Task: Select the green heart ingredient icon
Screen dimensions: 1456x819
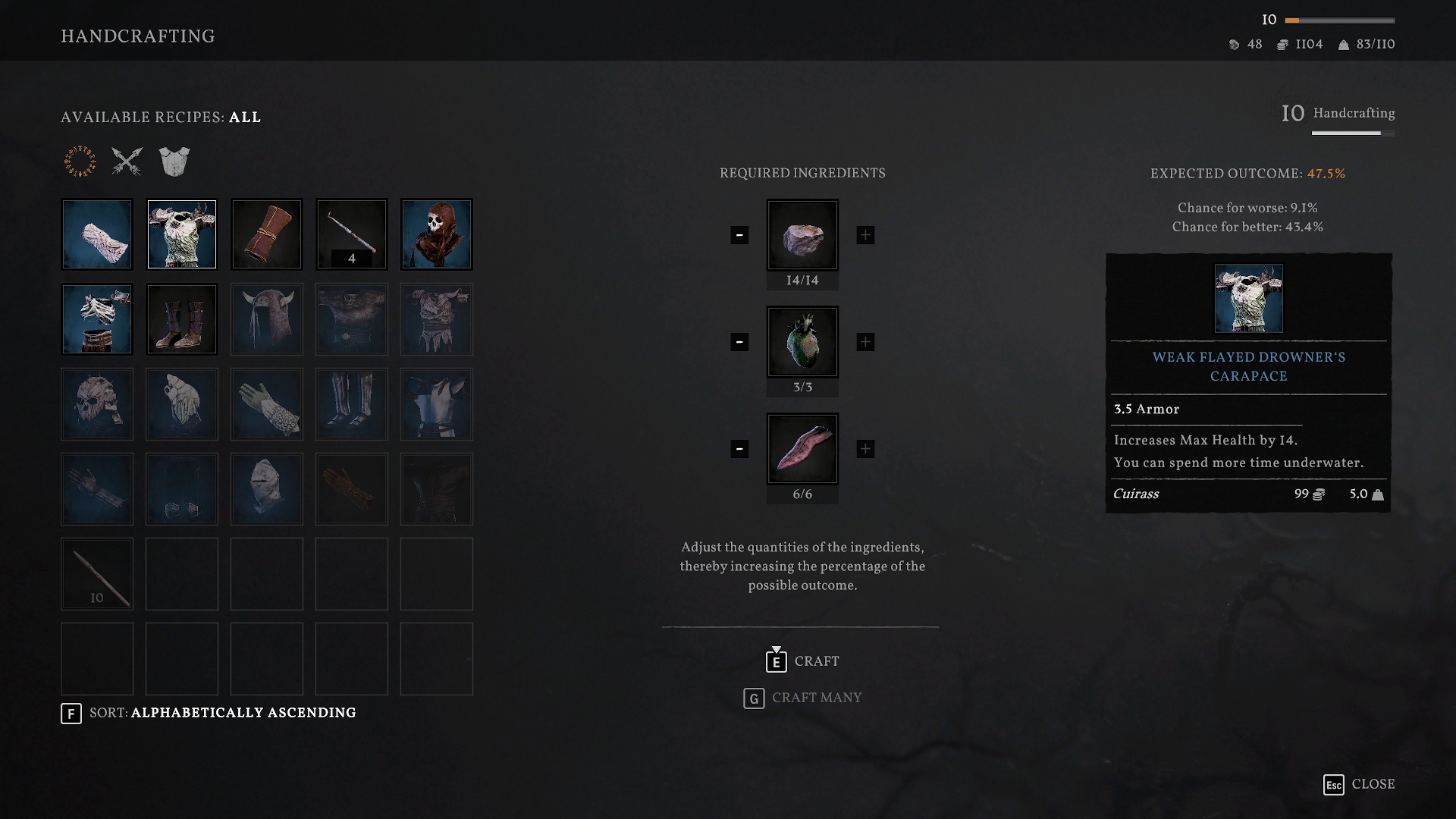Action: (x=802, y=340)
